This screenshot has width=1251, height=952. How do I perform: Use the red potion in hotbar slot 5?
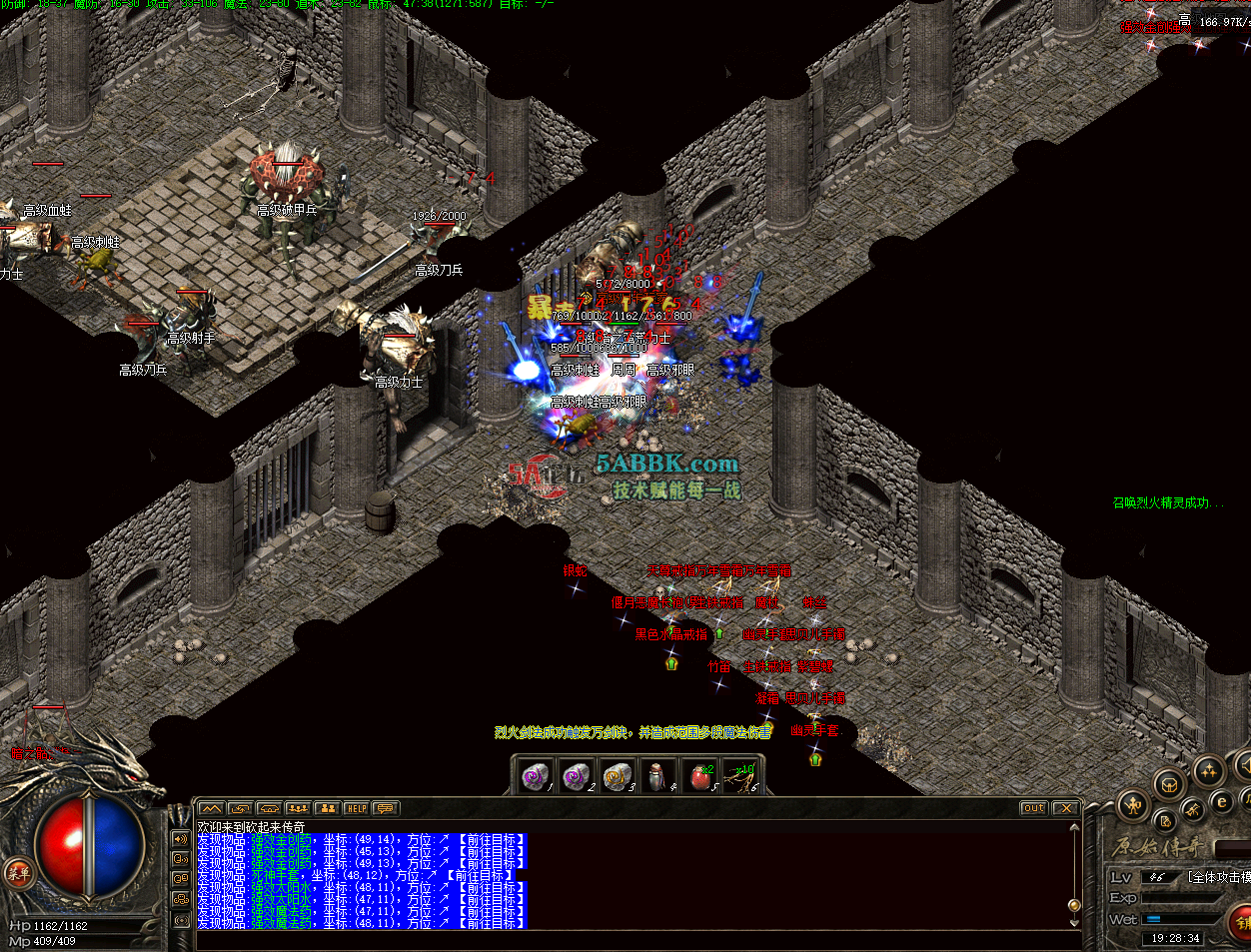[x=700, y=776]
